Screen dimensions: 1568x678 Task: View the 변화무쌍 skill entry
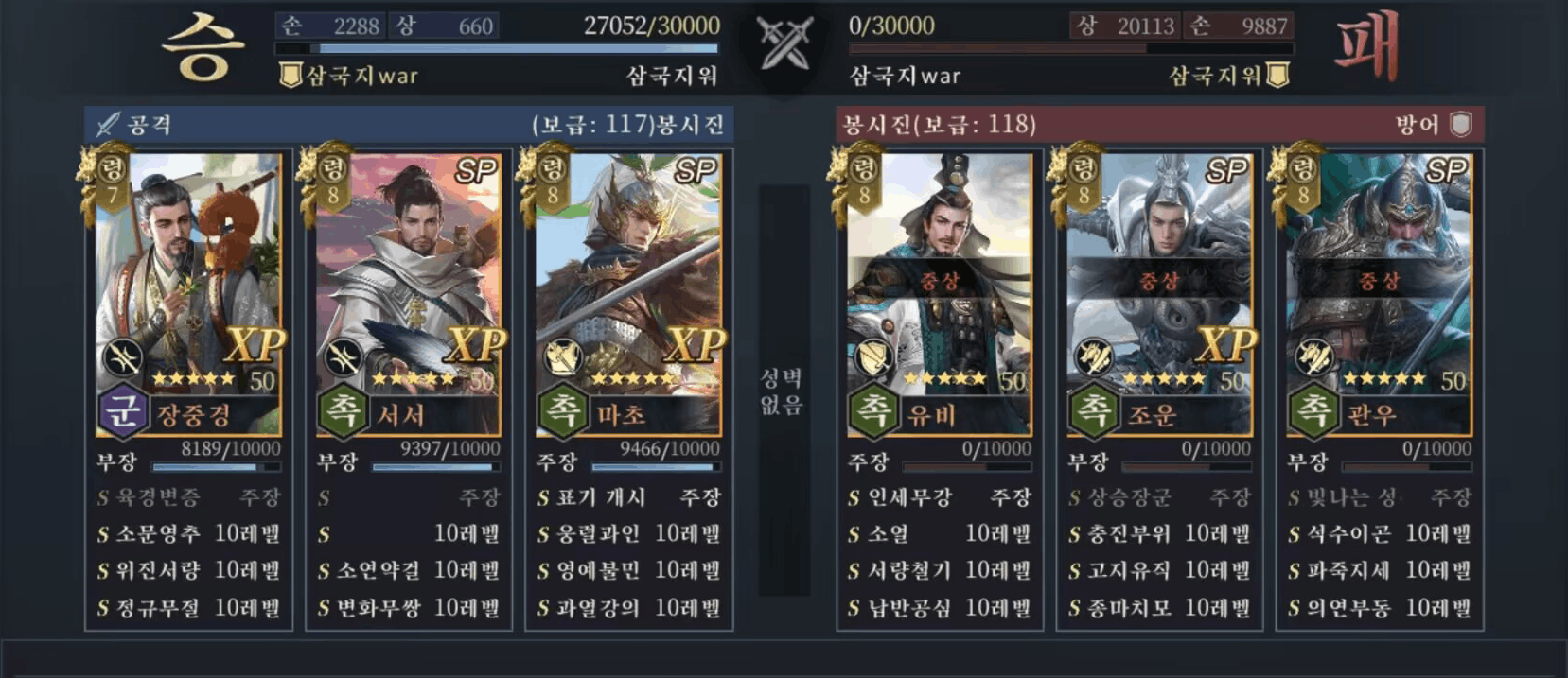click(x=408, y=608)
